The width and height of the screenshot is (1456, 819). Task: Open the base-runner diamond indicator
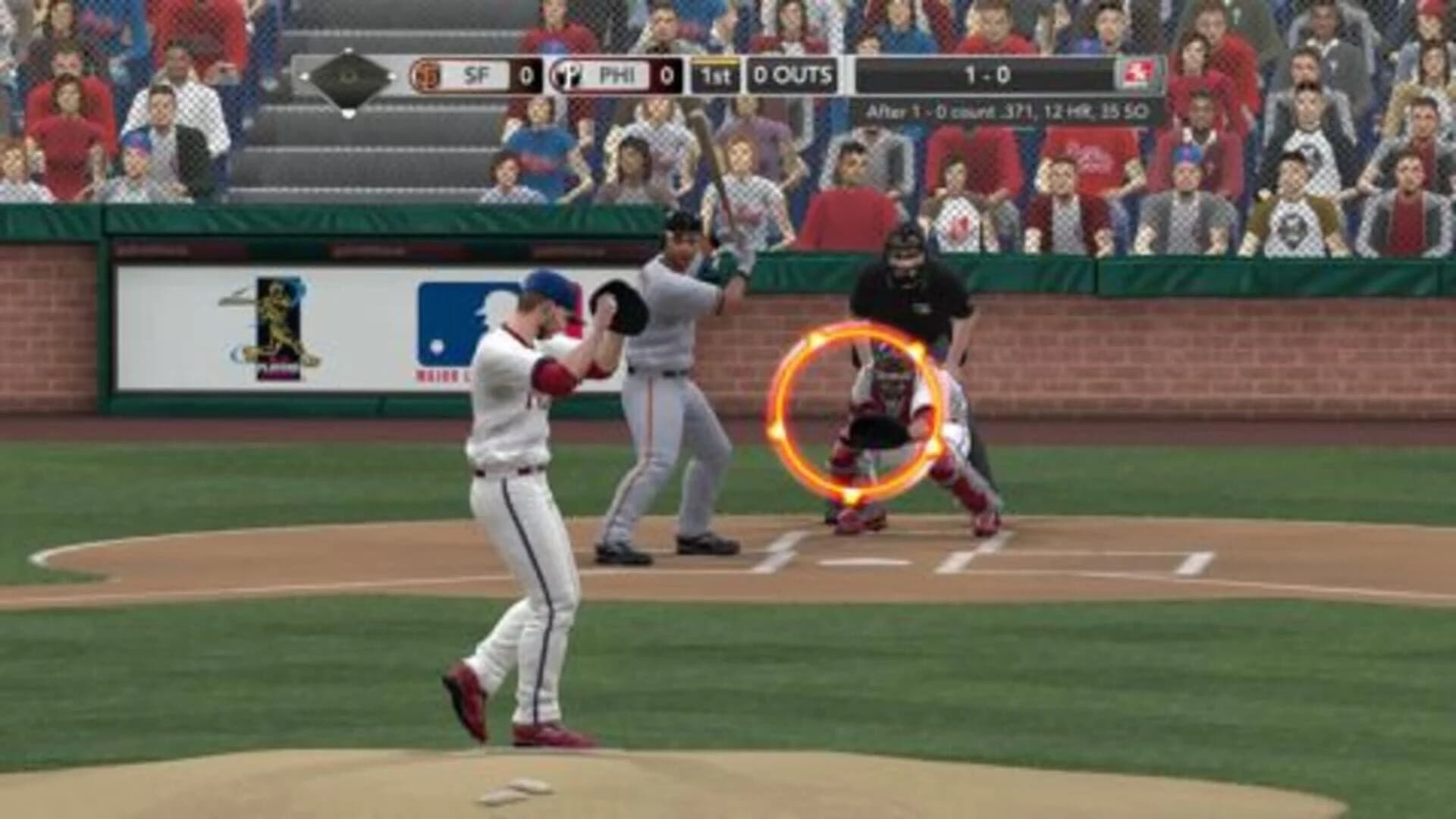[347, 76]
